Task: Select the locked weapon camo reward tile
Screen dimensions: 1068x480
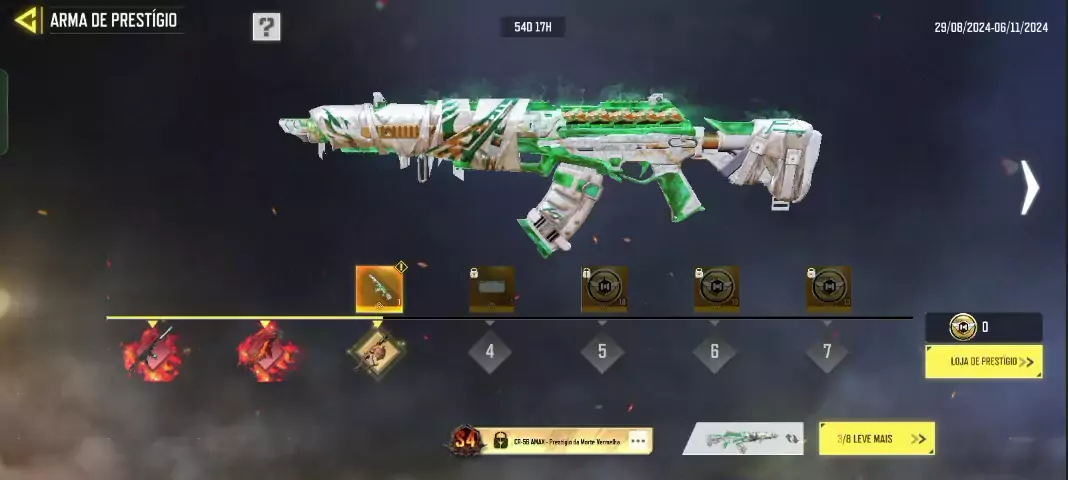Action: [492, 288]
